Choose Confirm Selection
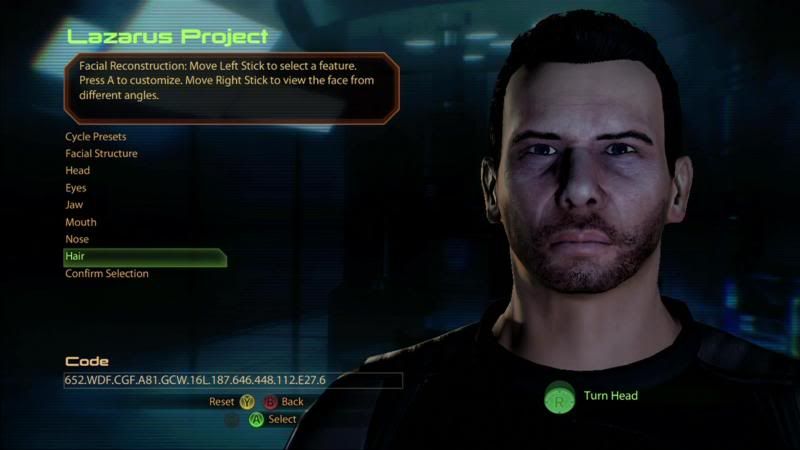800x450 pixels. click(107, 274)
